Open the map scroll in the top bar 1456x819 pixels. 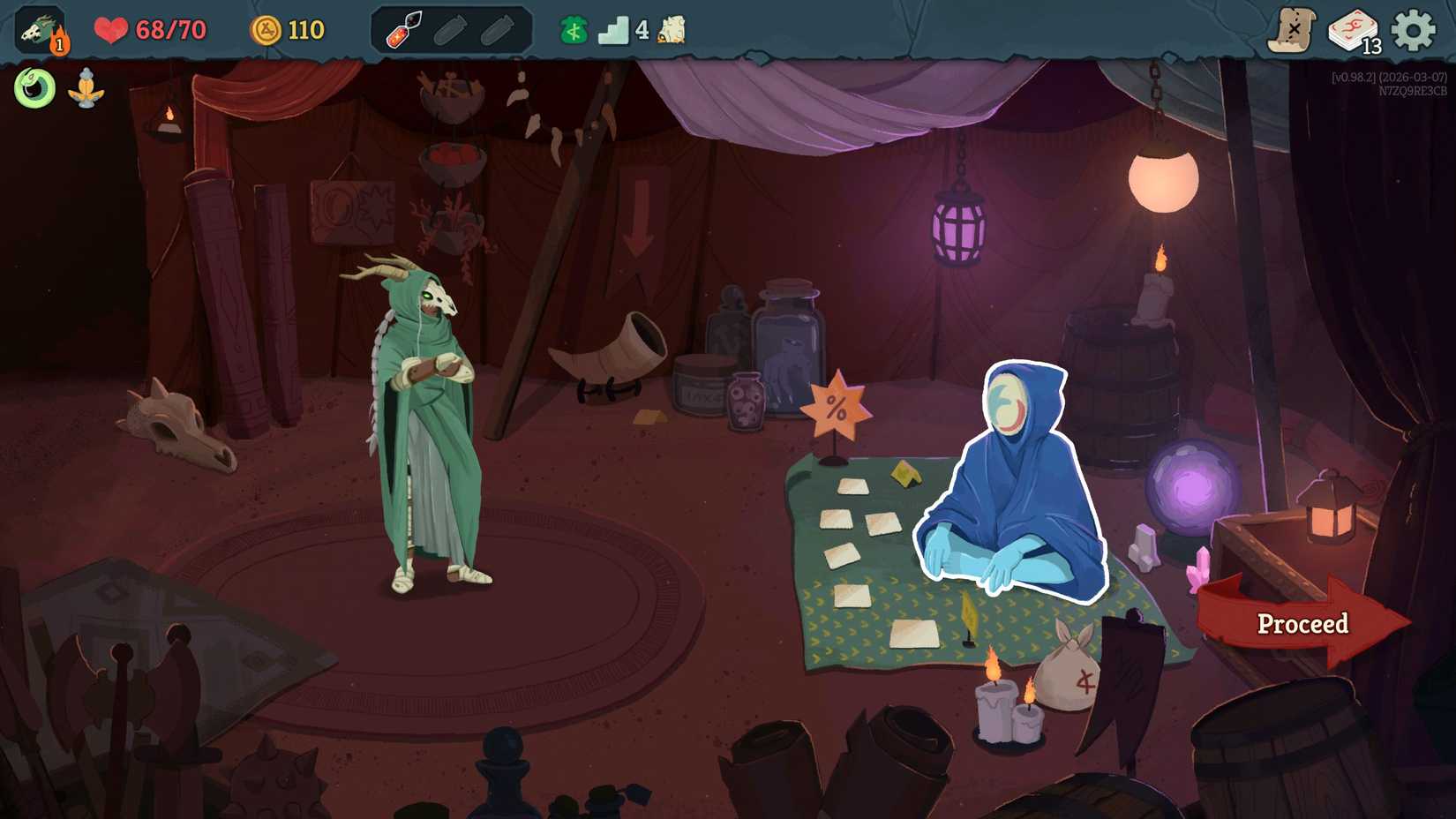tap(1292, 27)
